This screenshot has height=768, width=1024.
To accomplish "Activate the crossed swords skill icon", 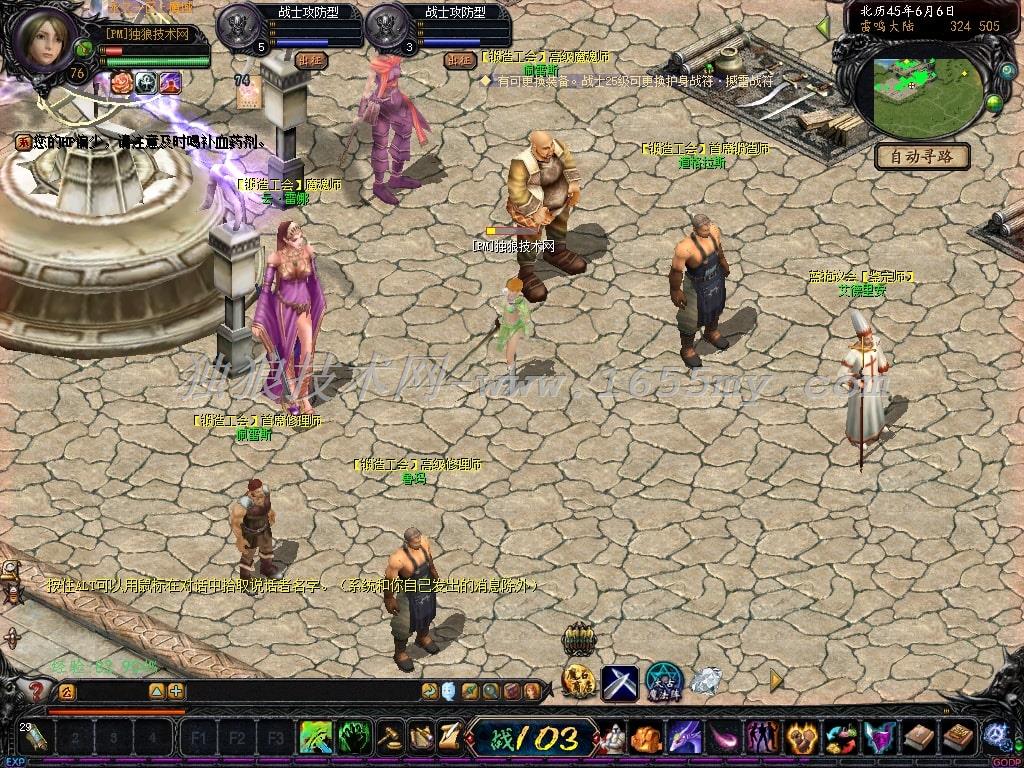I will [x=619, y=682].
